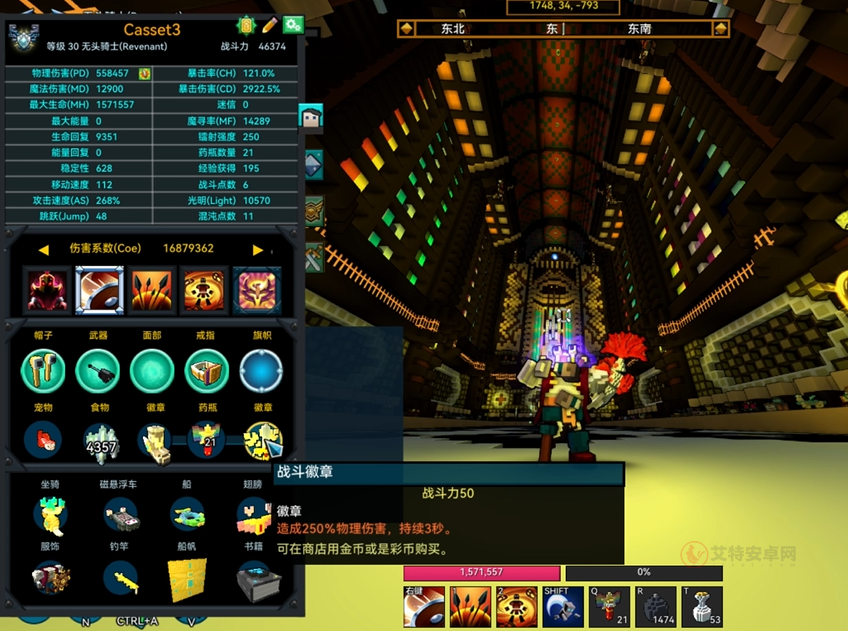Switch to the character face side tab

[x=312, y=118]
